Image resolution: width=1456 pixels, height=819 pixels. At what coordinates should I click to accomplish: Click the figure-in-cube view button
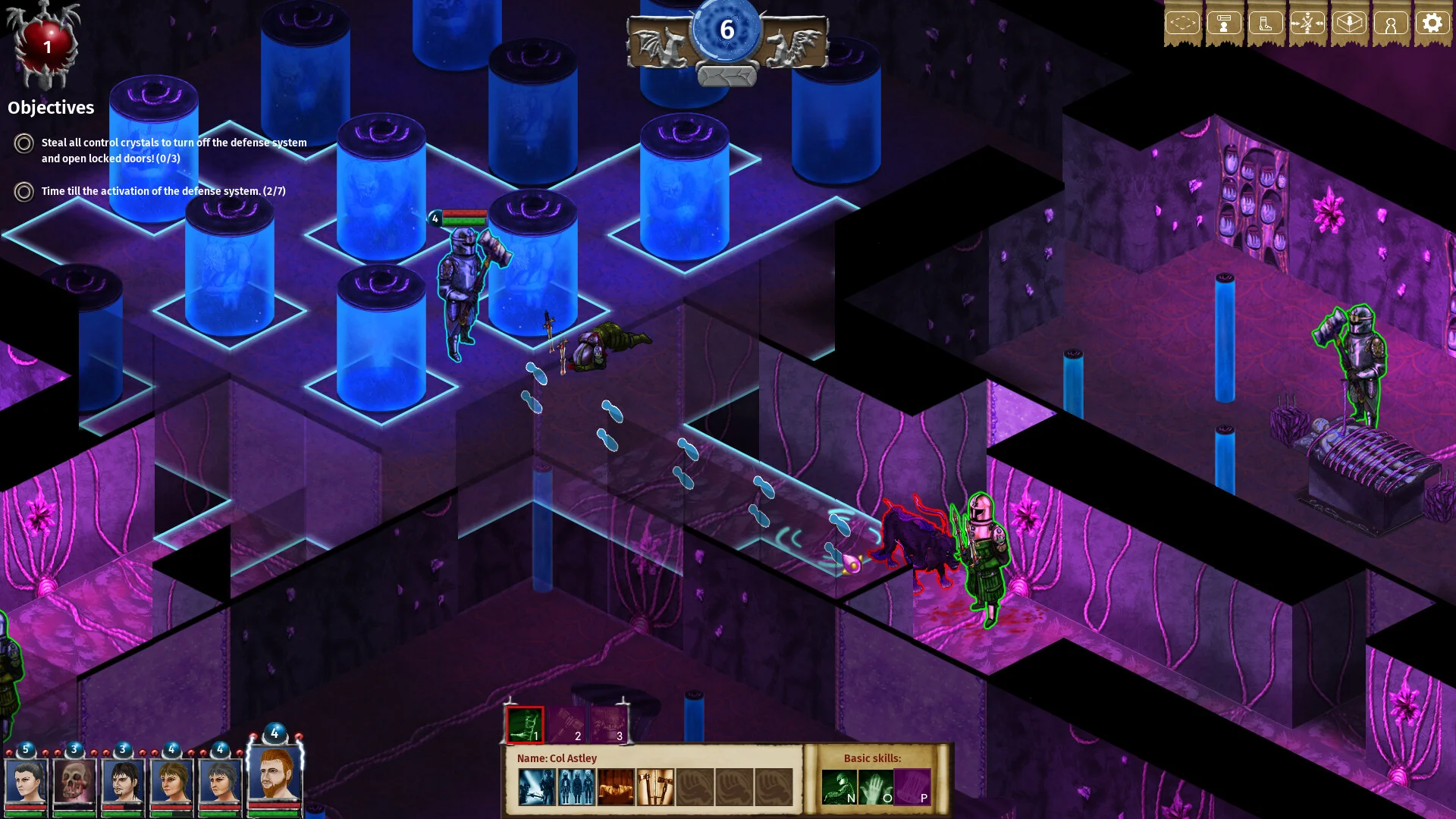point(1348,24)
